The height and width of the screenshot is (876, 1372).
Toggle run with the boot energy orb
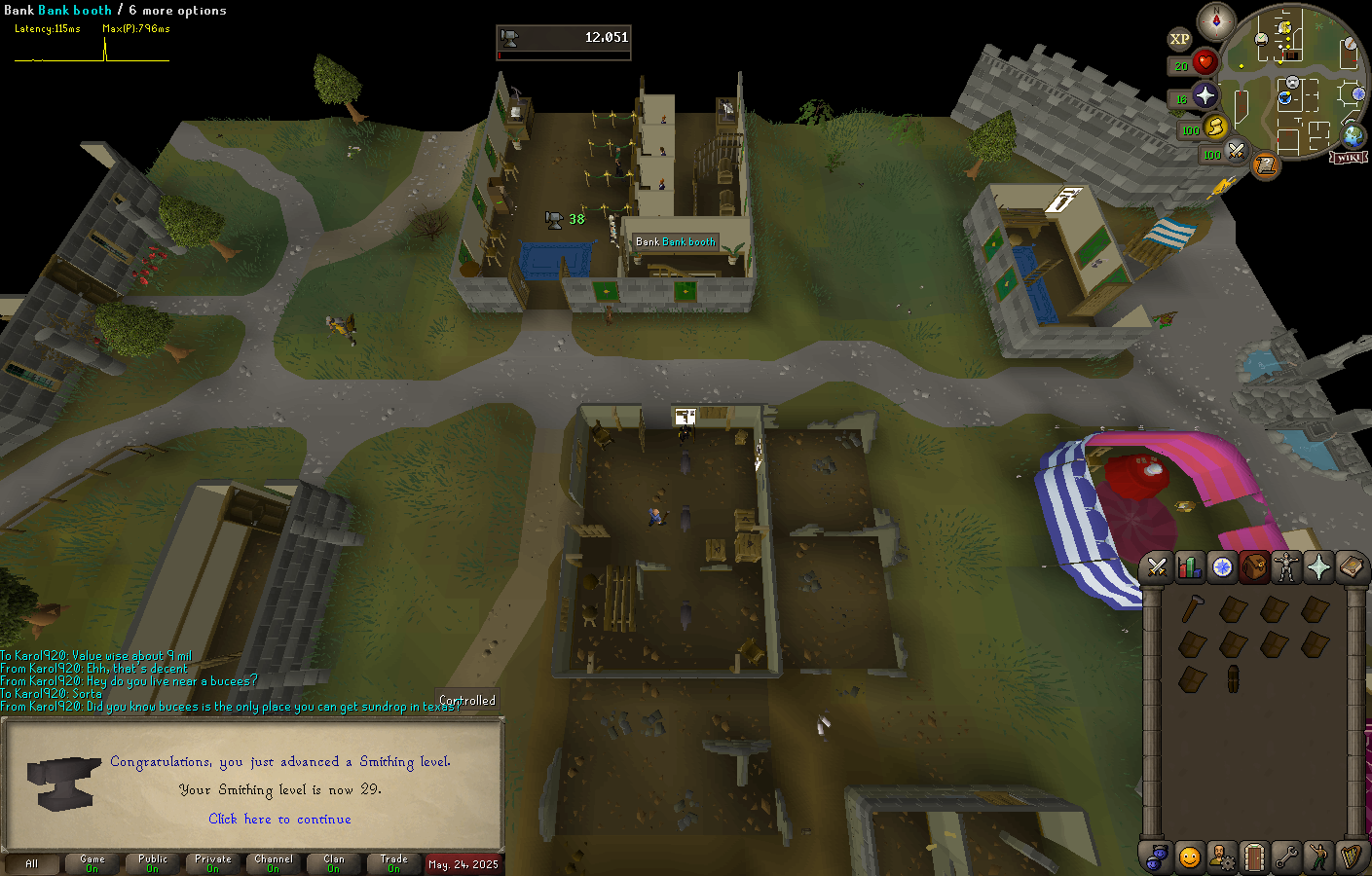[x=1215, y=126]
